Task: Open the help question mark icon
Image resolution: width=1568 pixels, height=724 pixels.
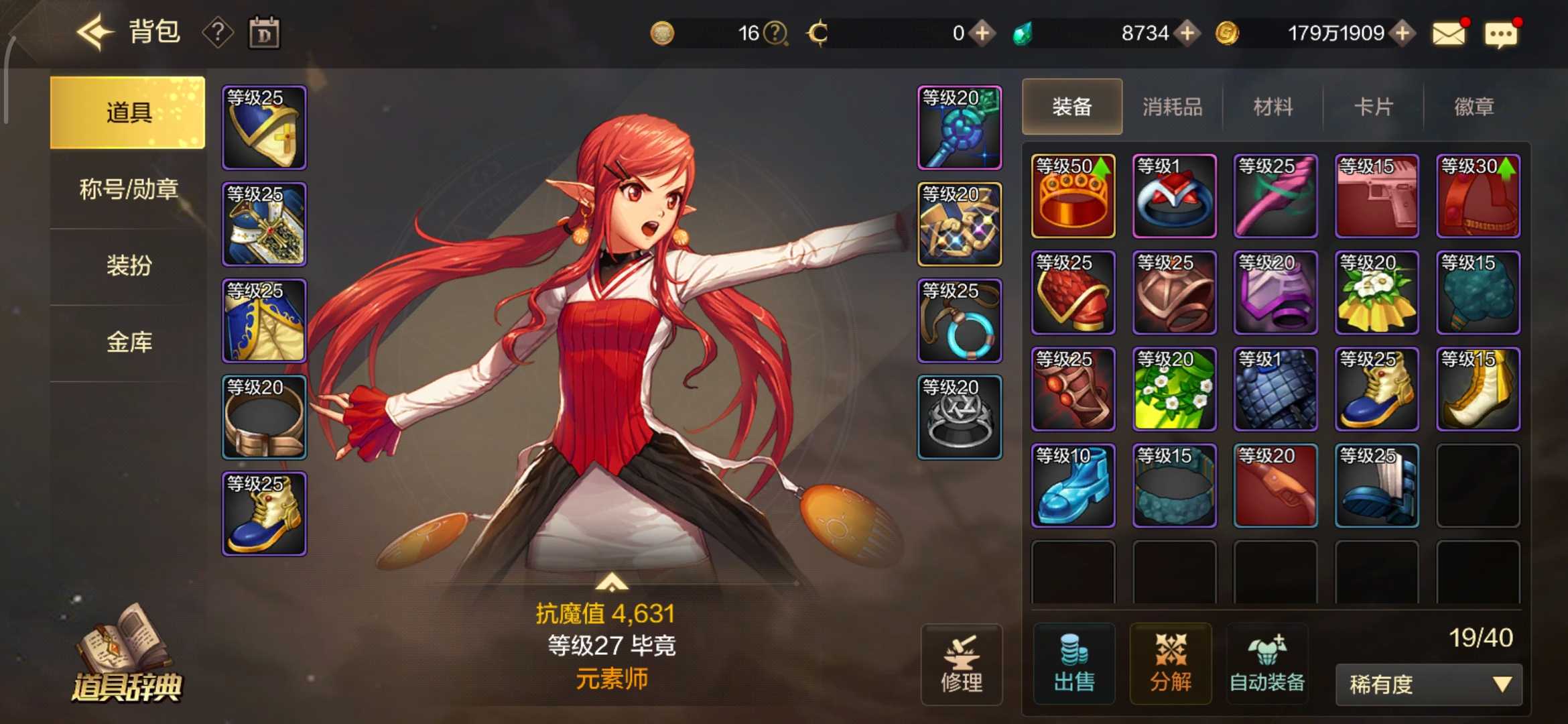Action: (218, 32)
